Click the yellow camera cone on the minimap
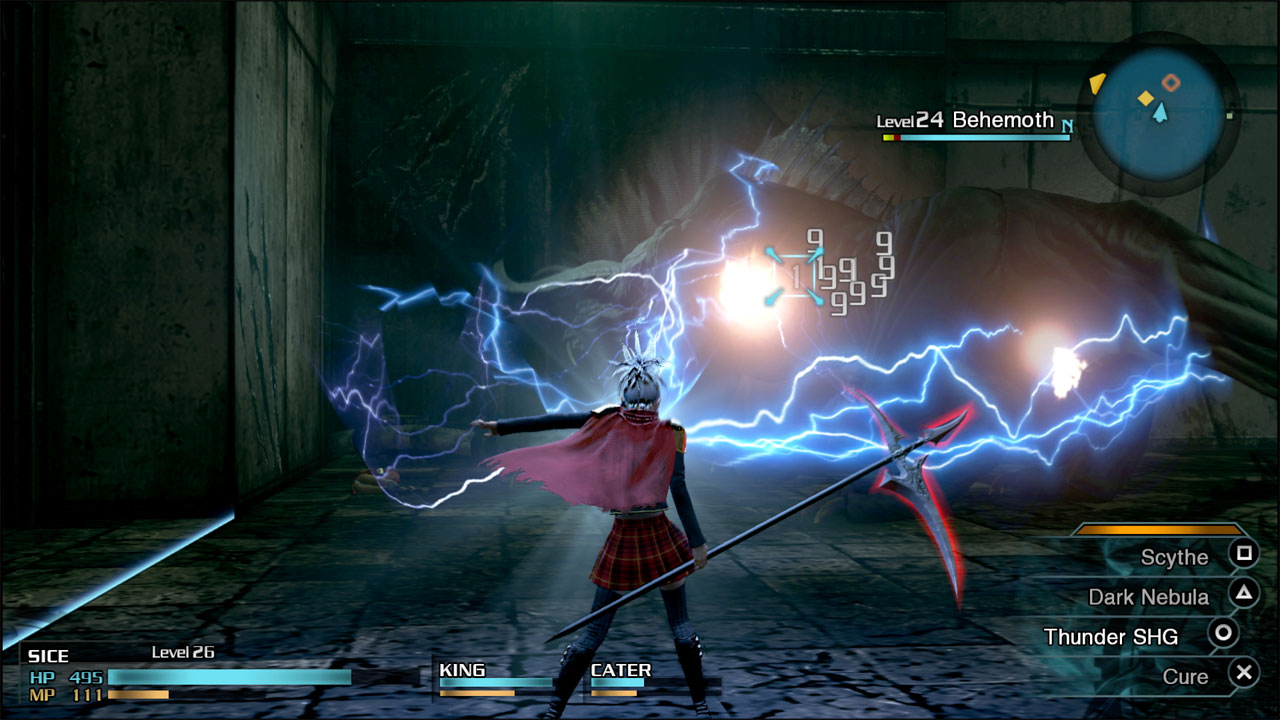 point(1097,83)
